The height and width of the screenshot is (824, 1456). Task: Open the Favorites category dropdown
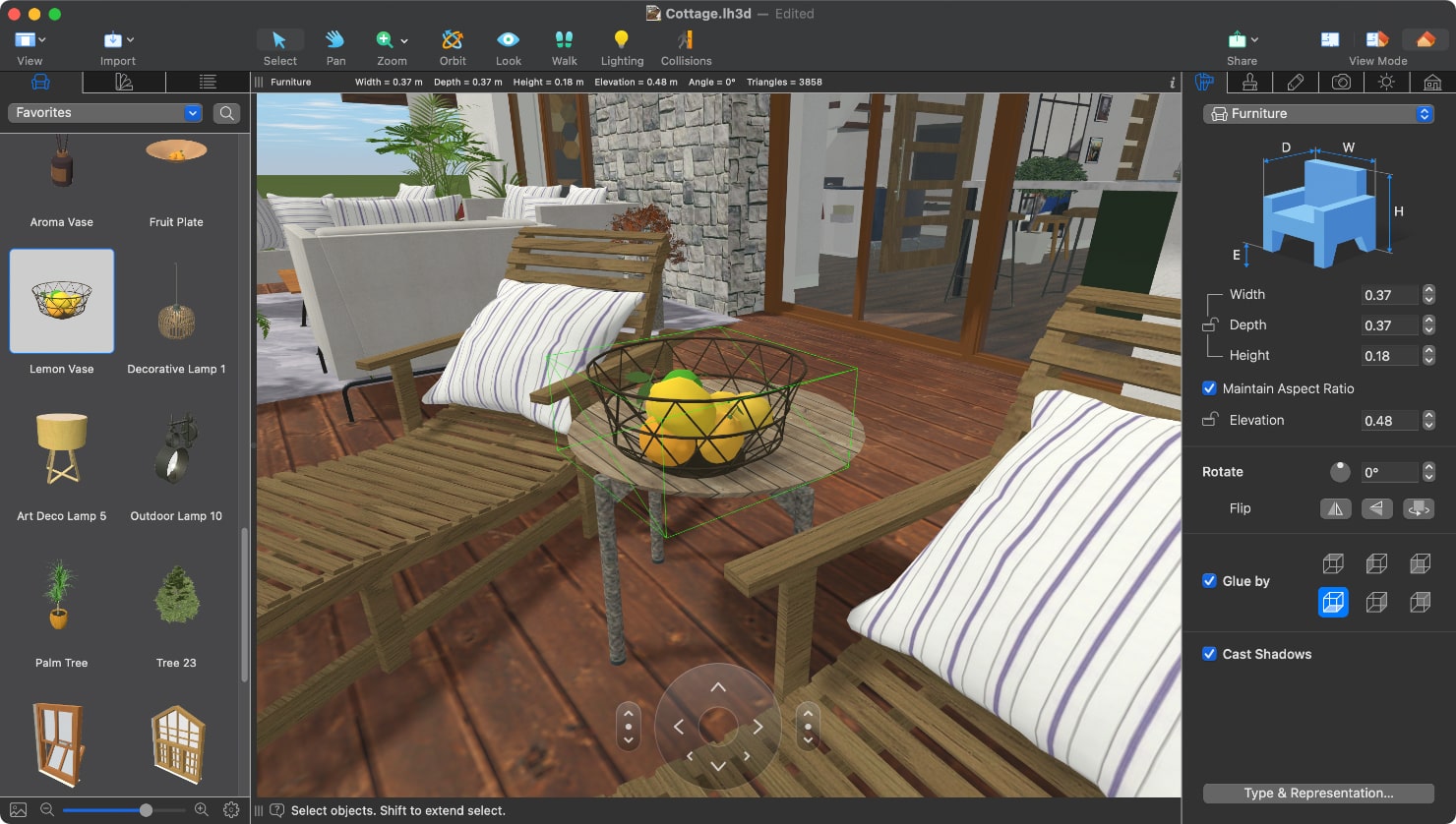click(x=103, y=112)
